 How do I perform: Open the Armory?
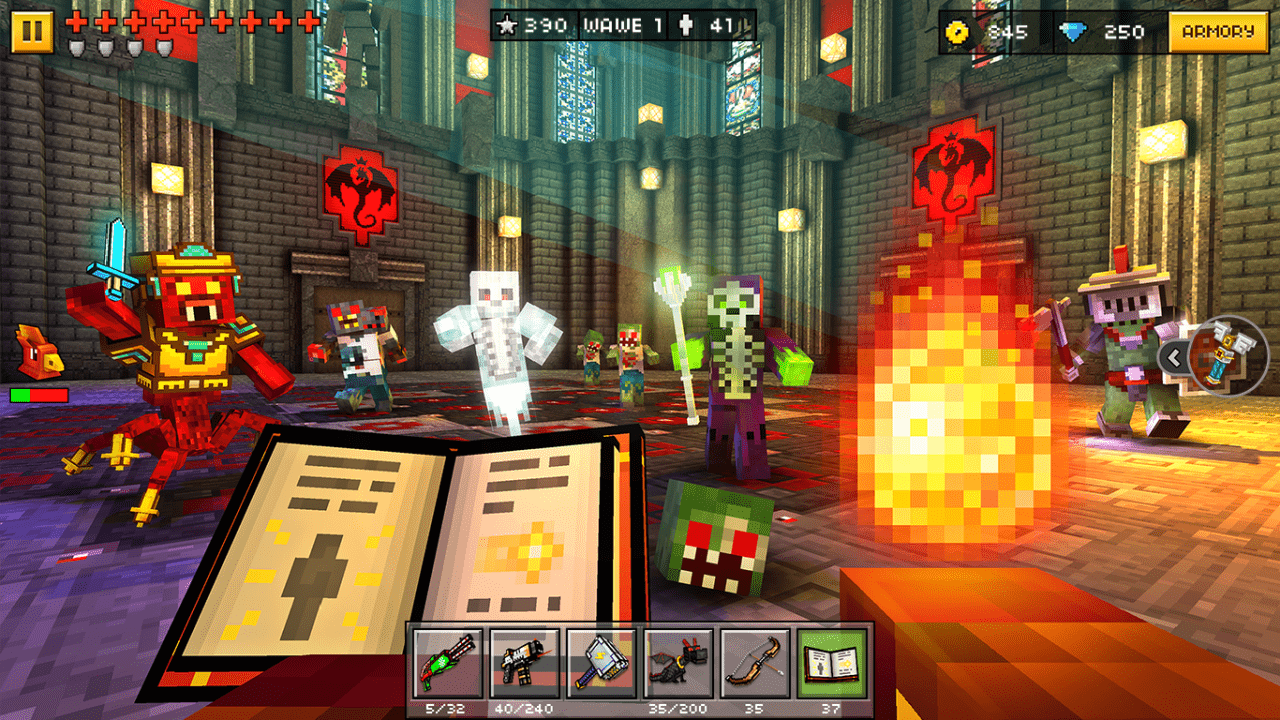pos(1218,31)
